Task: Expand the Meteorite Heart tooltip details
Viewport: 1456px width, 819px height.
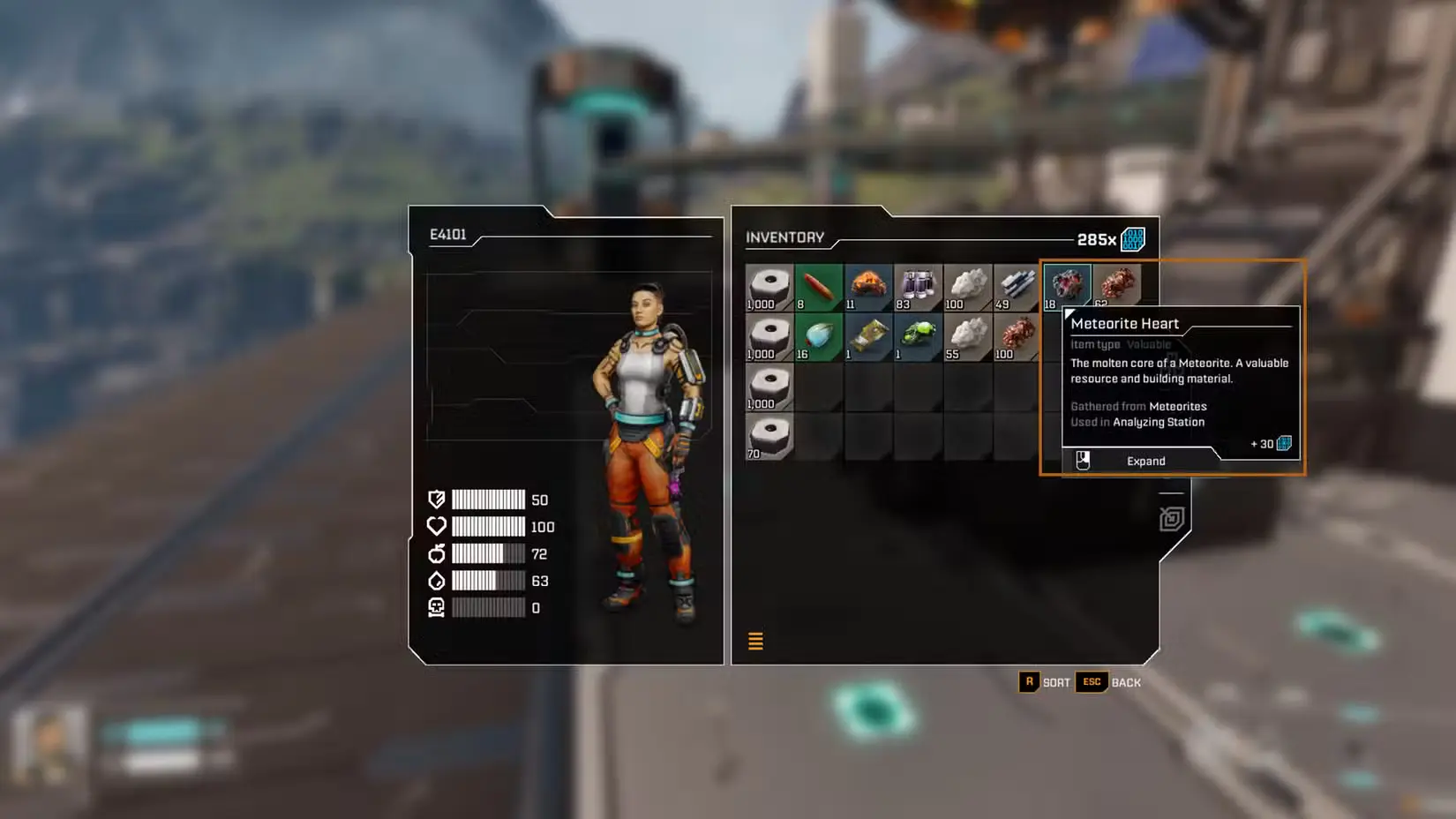Action: [x=1145, y=460]
